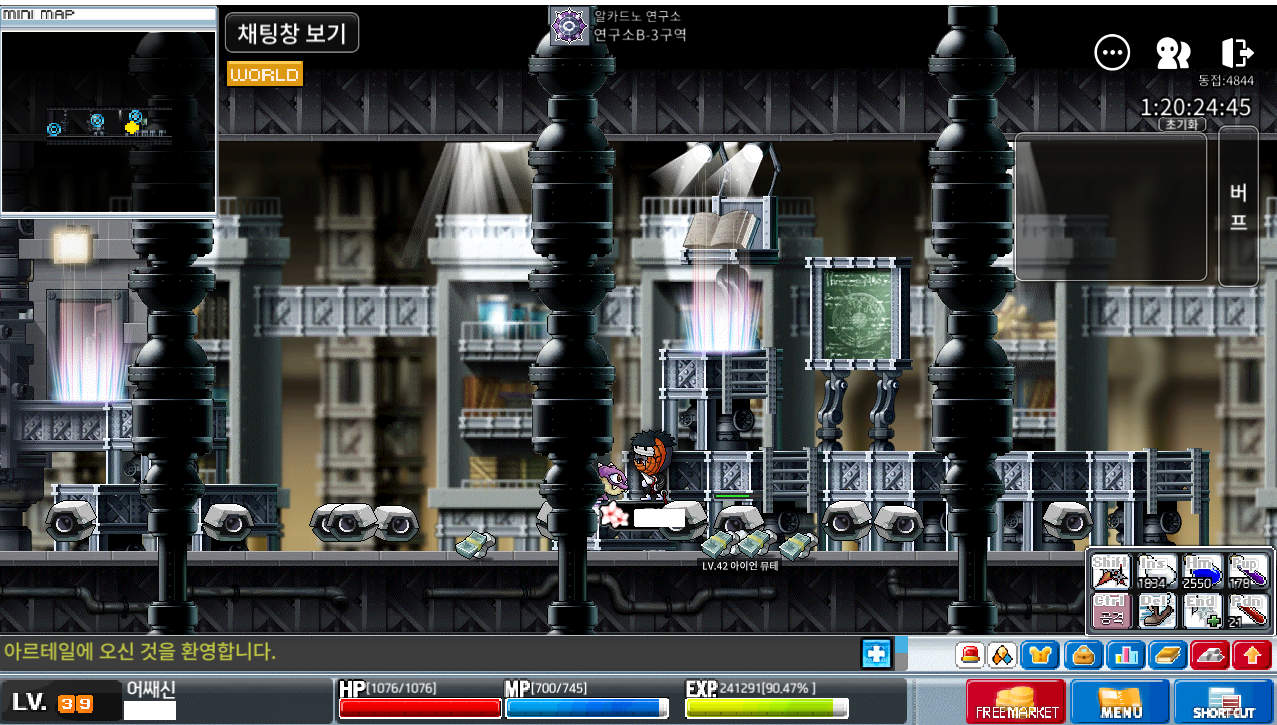Viewport: 1277px width, 725px height.
Task: Open the mini map panel
Action: point(108,15)
